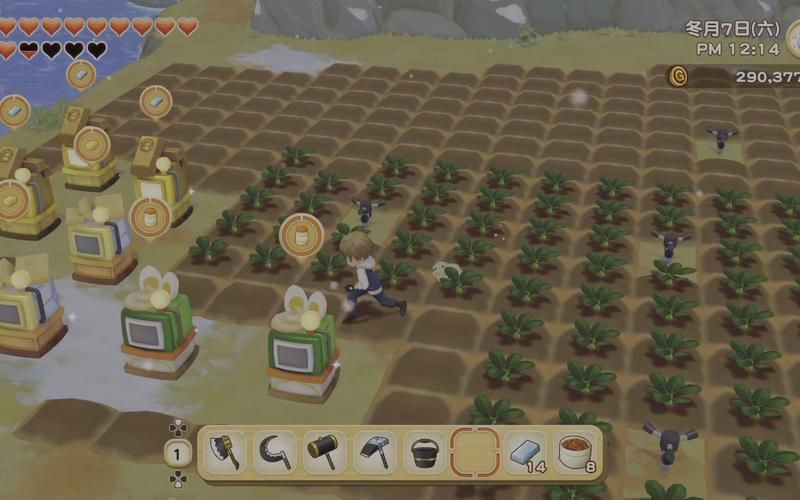This screenshot has width=800, height=500.
Task: Select the silver ingot stack of 14
Action: click(x=525, y=452)
